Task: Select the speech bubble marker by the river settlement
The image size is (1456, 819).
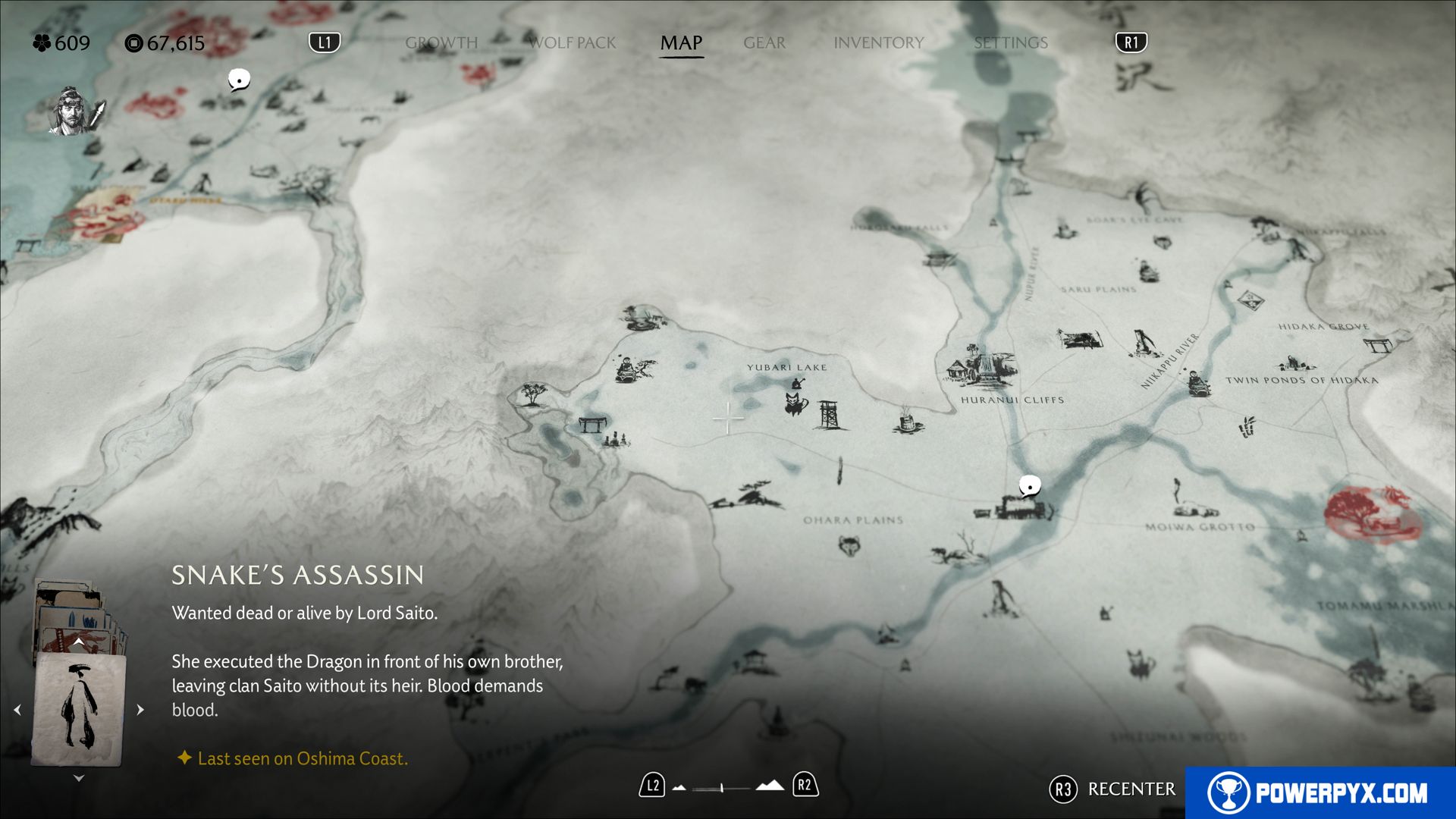Action: coord(1029,485)
